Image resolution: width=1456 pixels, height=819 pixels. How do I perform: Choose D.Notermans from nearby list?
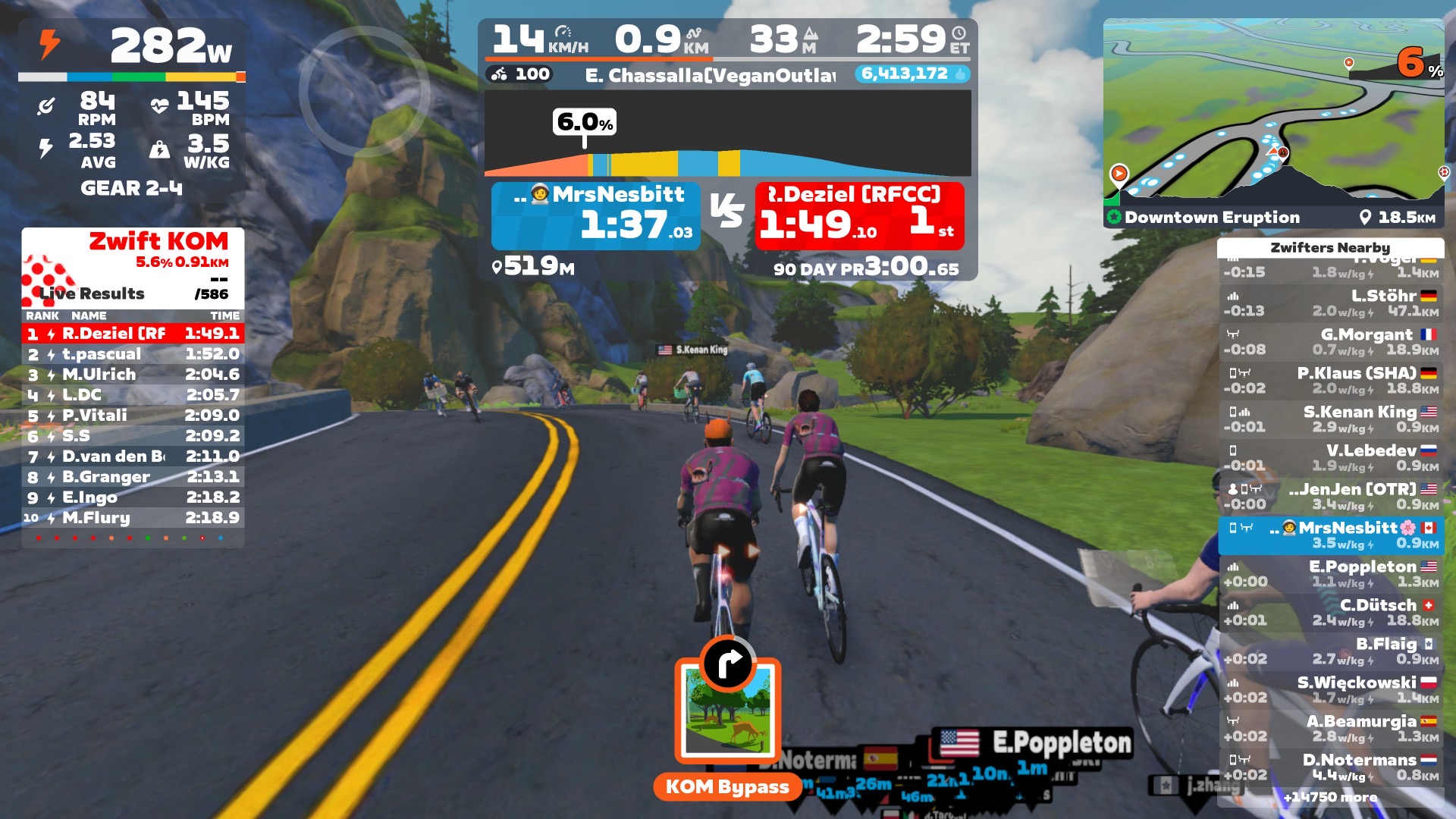click(x=1331, y=767)
